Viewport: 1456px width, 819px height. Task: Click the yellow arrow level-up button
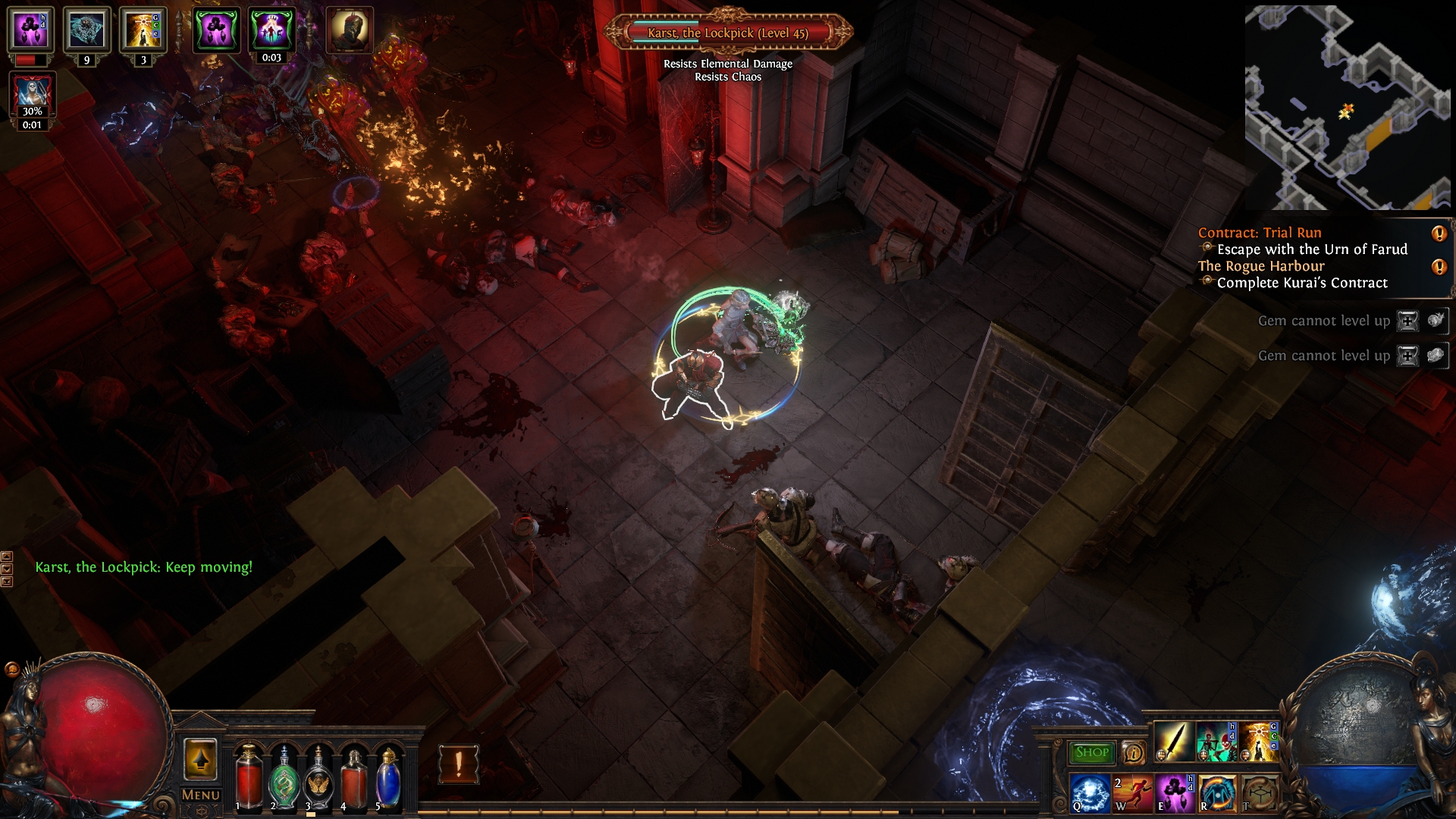coord(200,759)
